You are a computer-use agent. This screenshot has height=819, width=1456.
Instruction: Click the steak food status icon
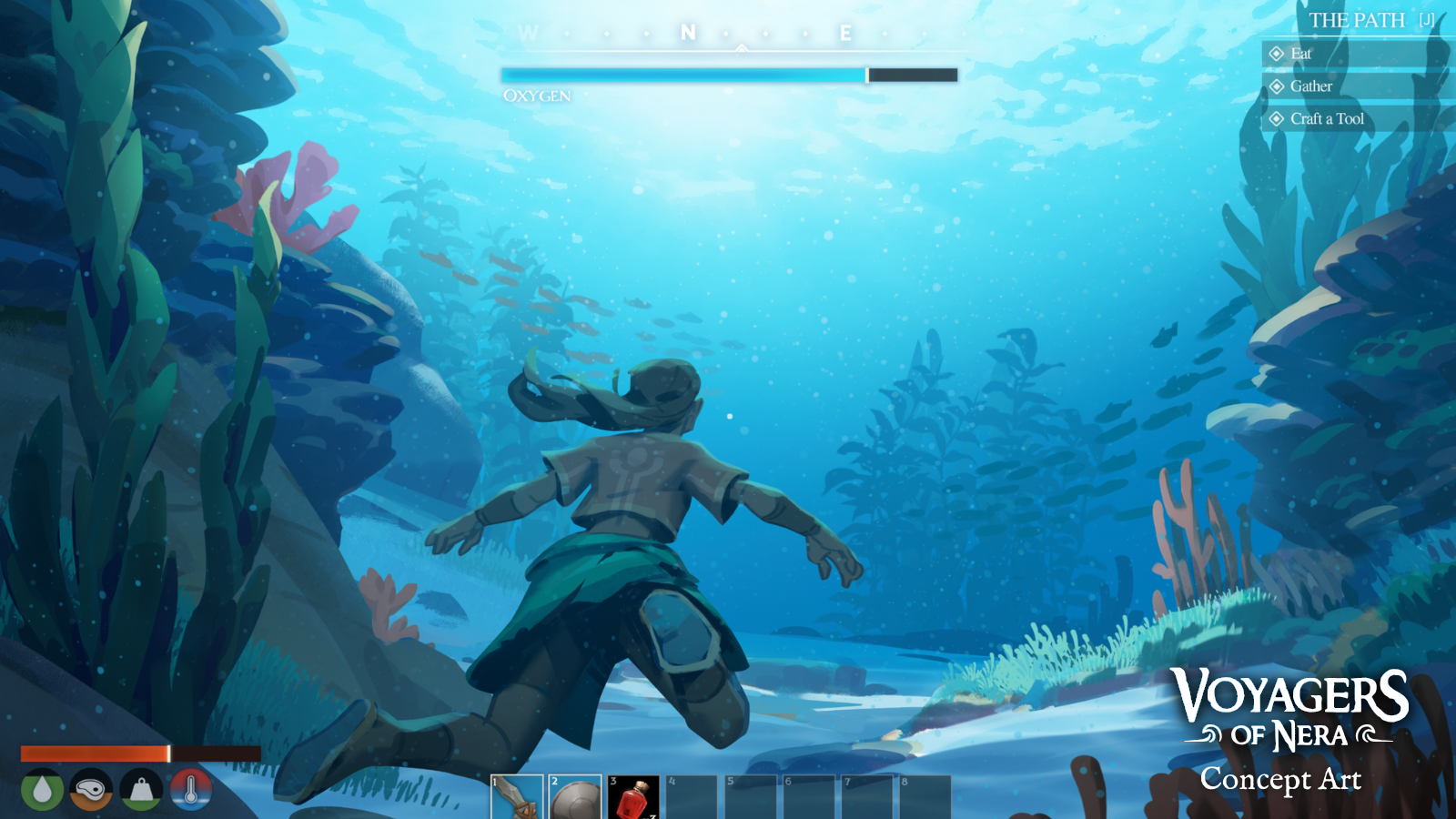coord(90,790)
